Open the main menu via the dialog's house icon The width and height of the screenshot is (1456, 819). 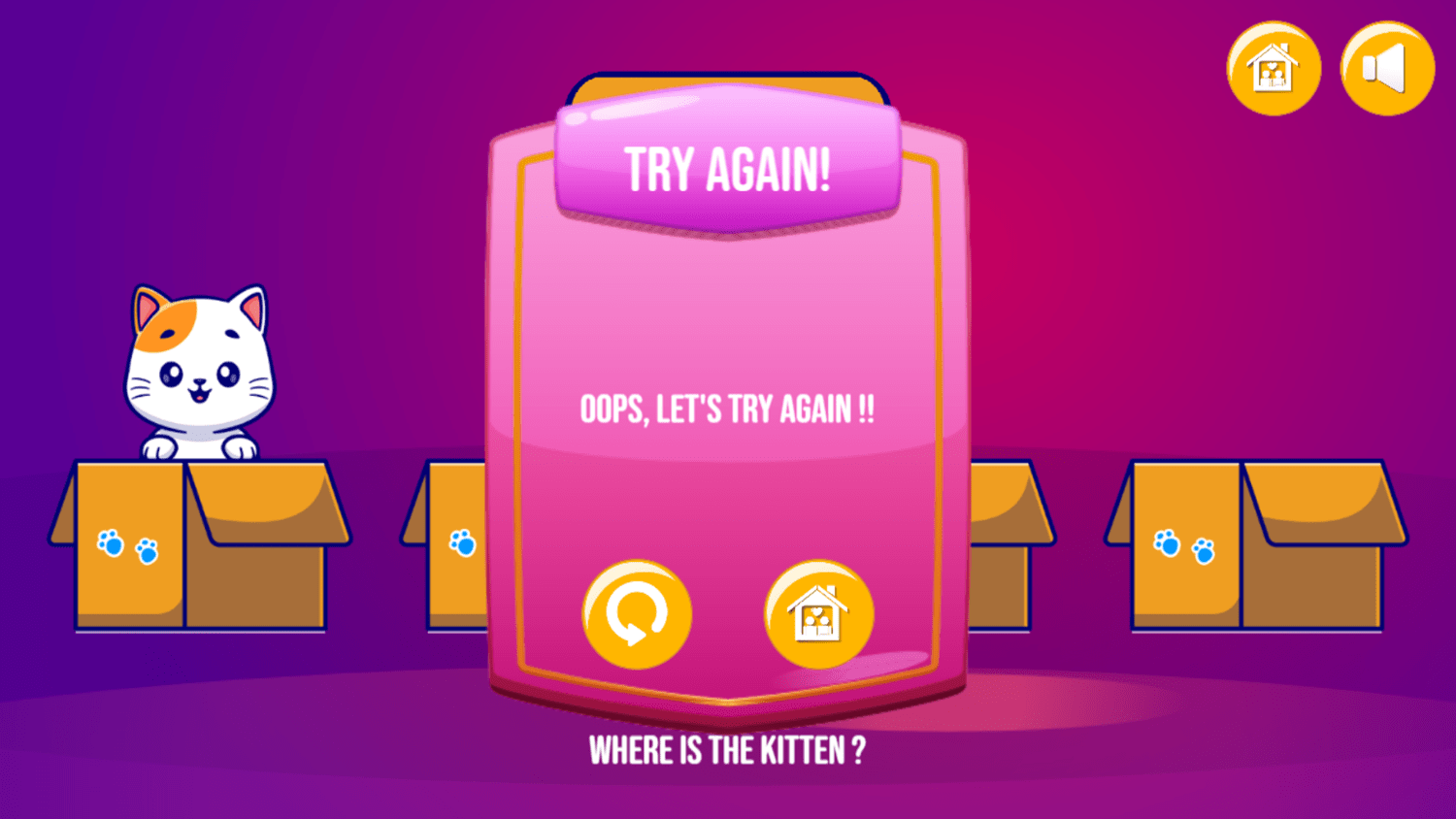point(818,613)
